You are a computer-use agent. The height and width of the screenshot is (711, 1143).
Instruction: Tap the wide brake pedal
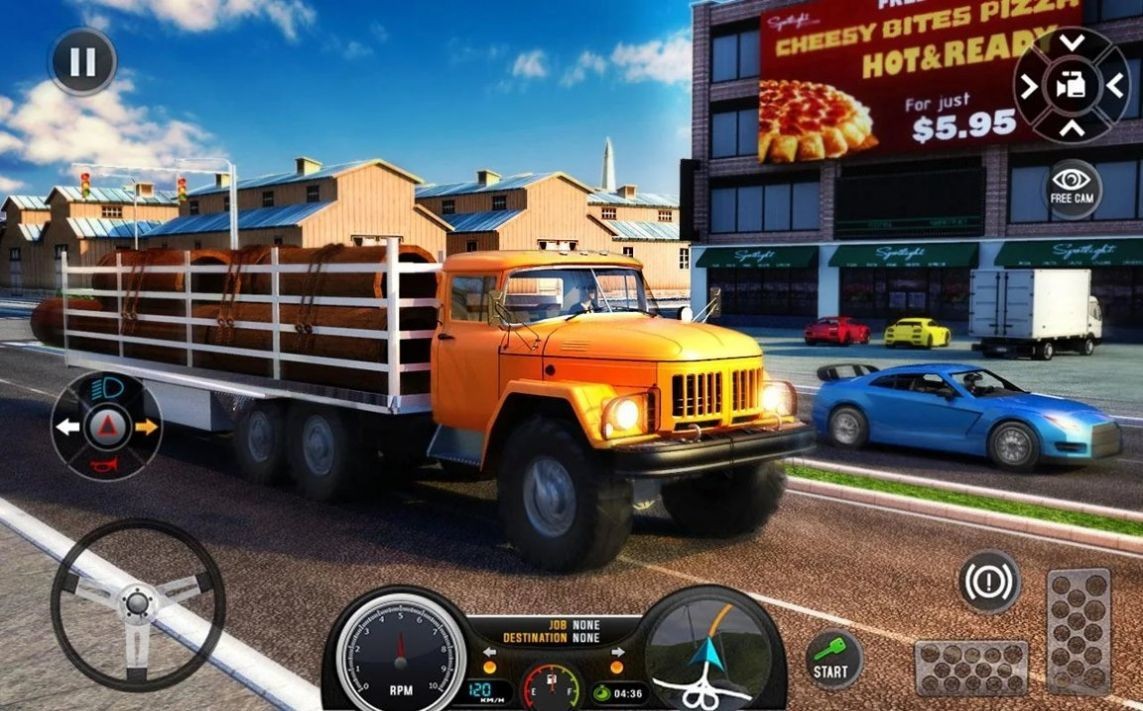click(970, 667)
